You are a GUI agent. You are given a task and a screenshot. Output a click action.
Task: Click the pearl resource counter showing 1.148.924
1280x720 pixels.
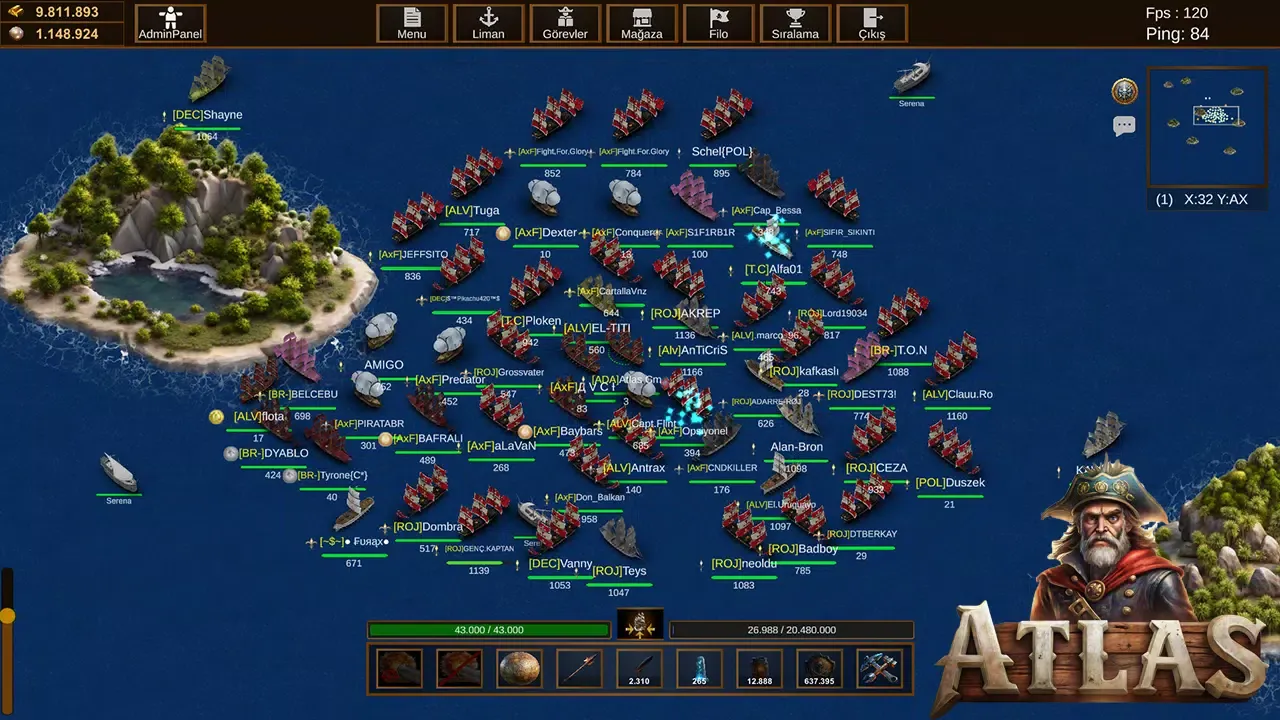[62, 33]
